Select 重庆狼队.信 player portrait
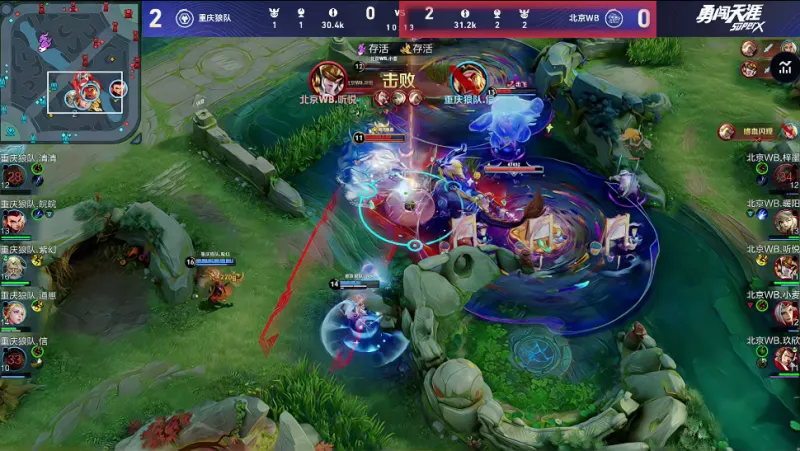Image resolution: width=800 pixels, height=451 pixels. click(14, 359)
